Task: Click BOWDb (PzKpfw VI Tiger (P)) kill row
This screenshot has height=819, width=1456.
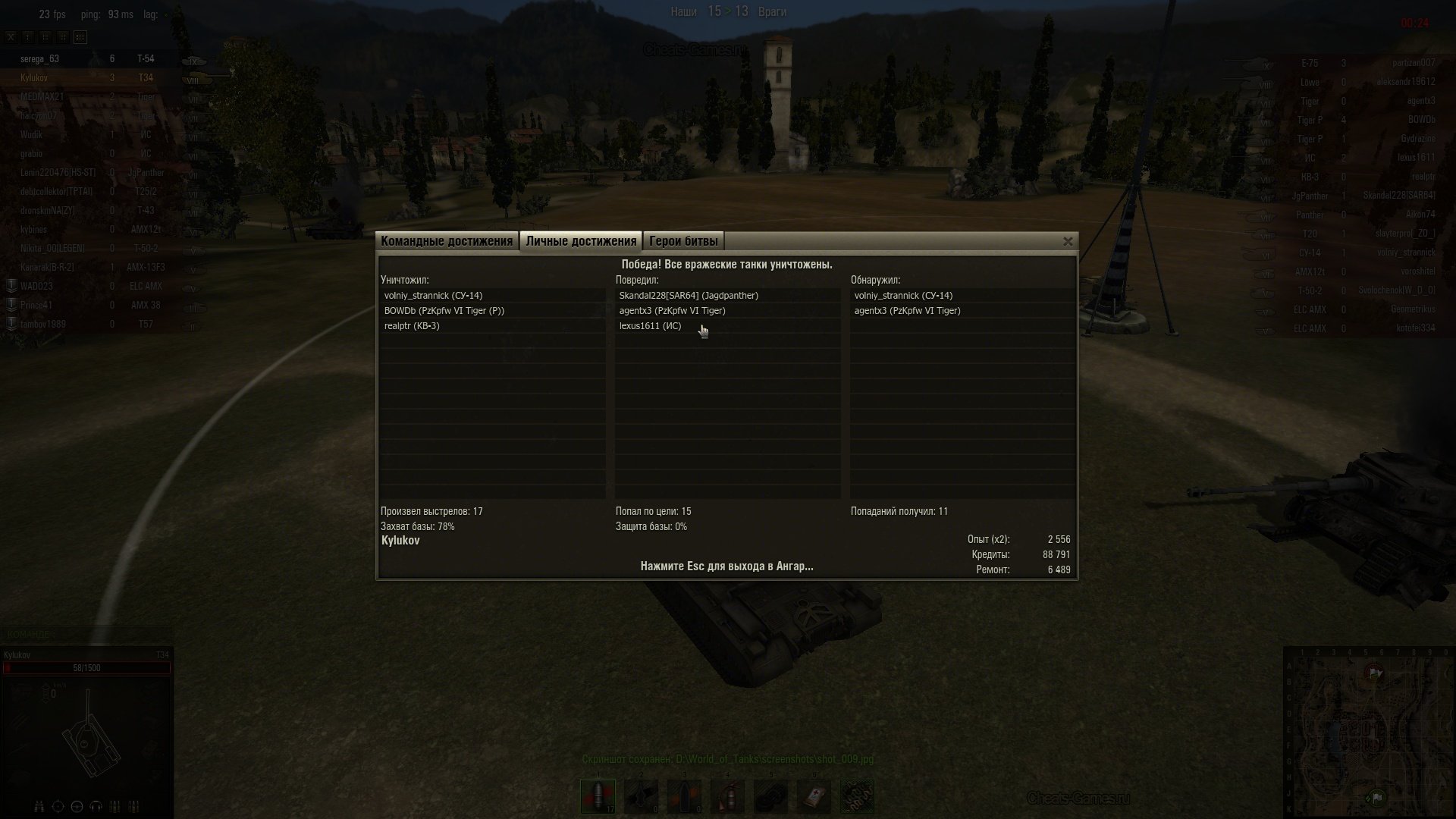Action: (x=444, y=311)
